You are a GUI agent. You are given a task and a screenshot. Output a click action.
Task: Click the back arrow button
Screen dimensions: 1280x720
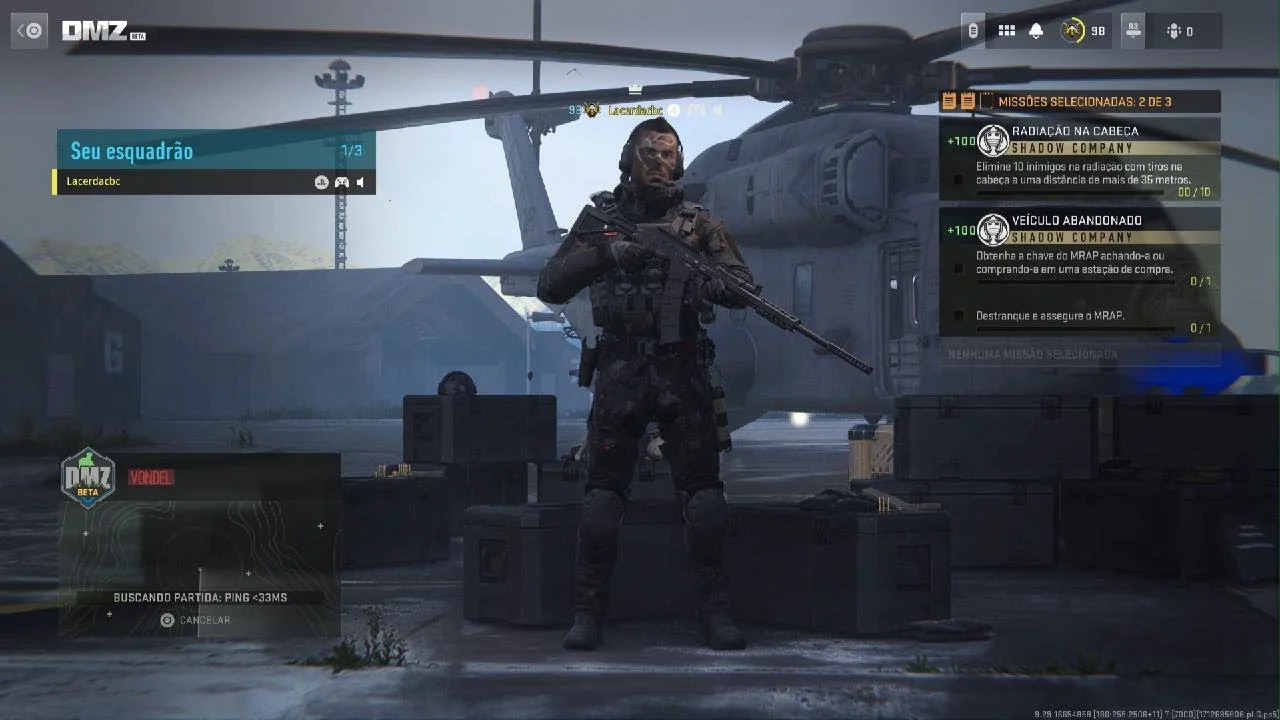click(x=29, y=31)
